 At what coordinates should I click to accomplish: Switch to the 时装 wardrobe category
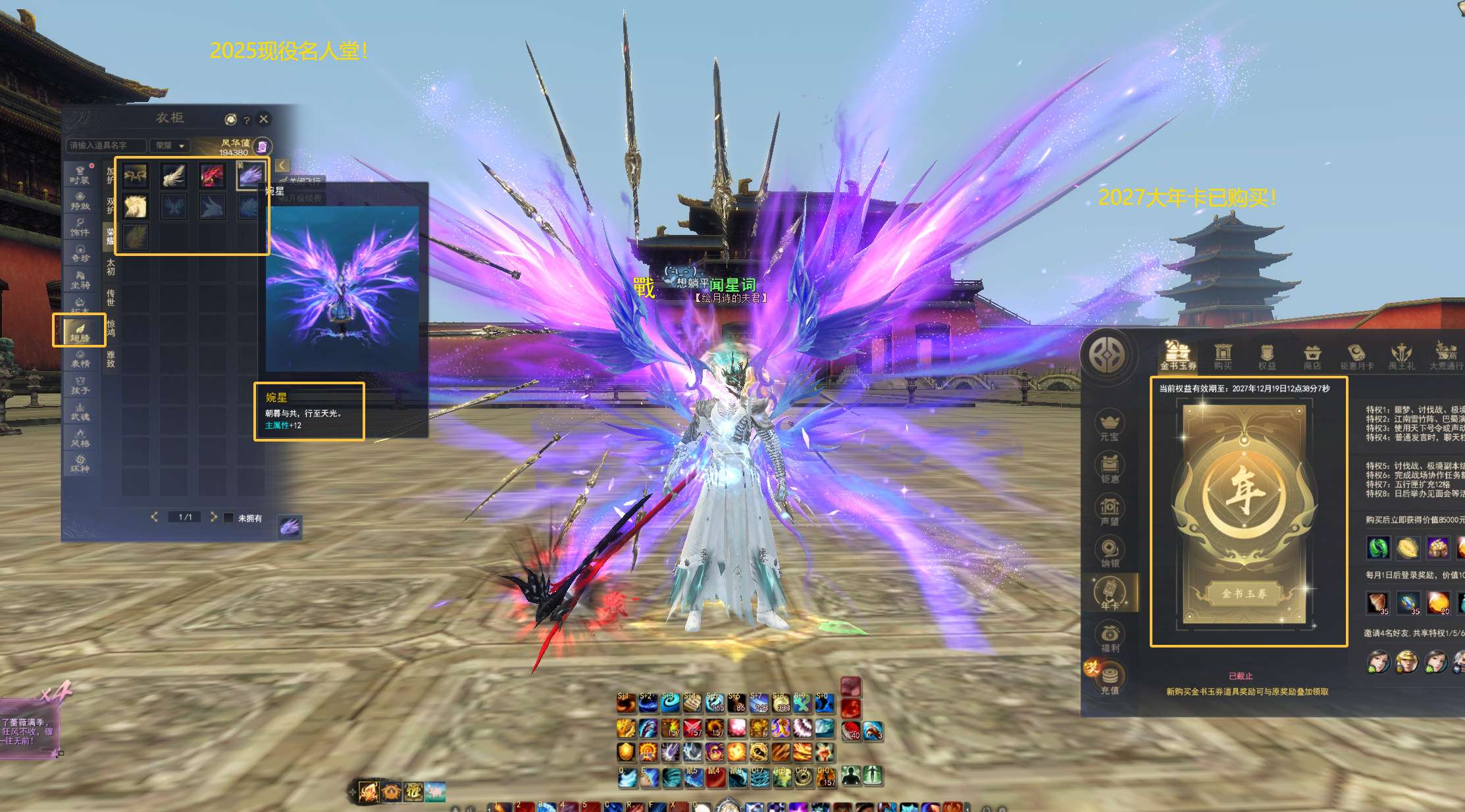tap(80, 174)
